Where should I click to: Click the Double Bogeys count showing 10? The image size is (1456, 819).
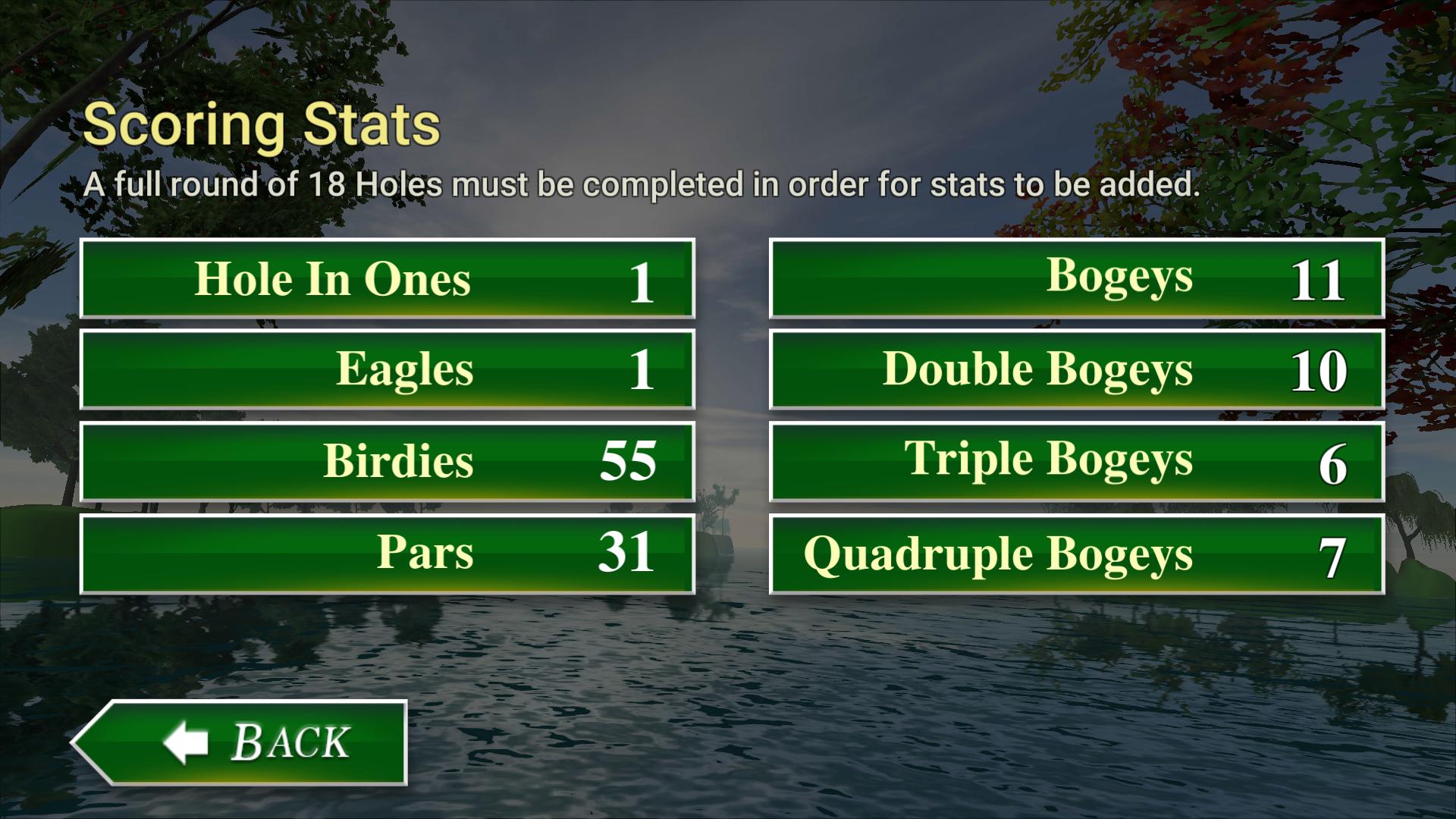(x=1317, y=369)
